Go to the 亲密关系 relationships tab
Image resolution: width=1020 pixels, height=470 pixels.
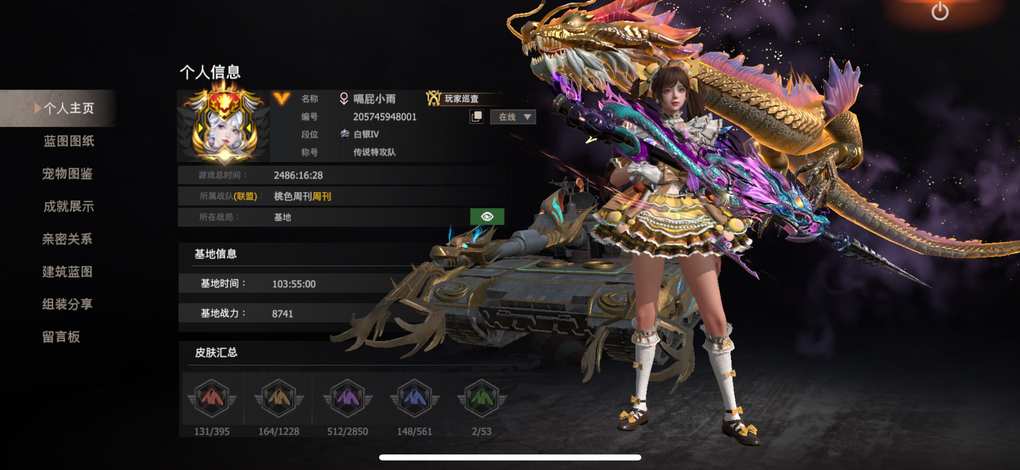tap(68, 239)
